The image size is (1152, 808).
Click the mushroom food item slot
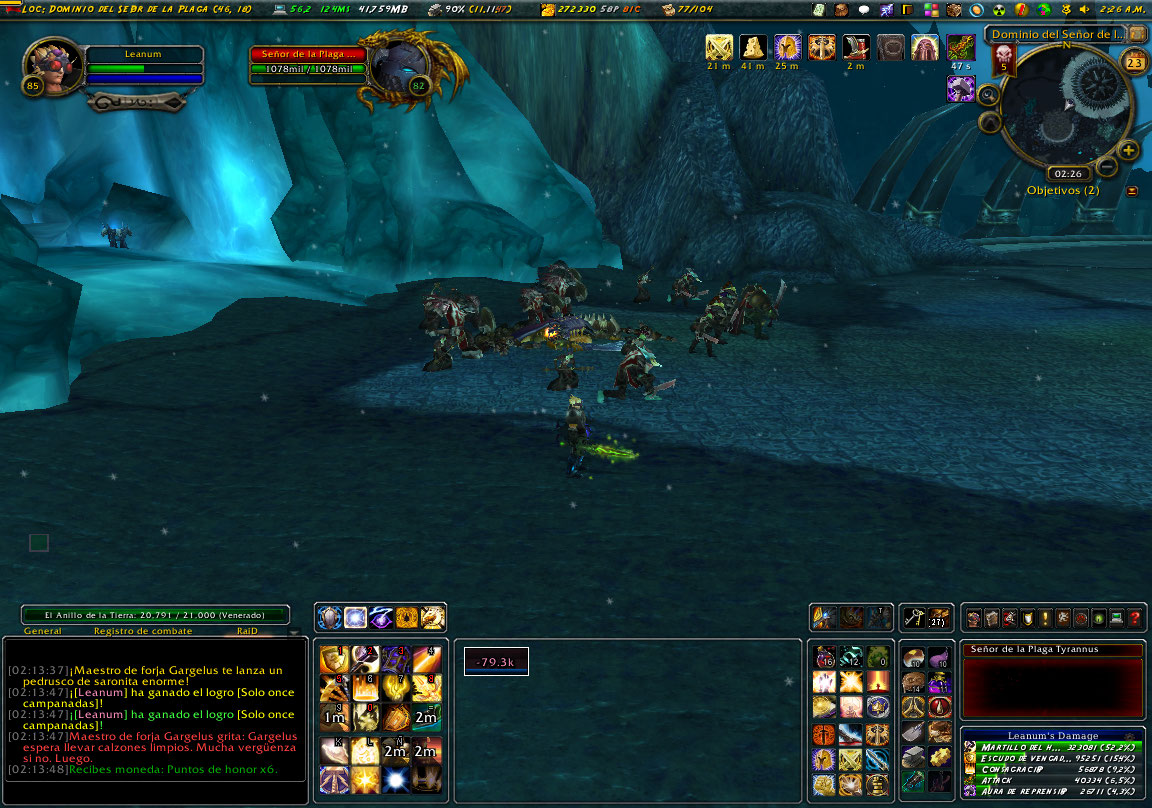(x=912, y=657)
